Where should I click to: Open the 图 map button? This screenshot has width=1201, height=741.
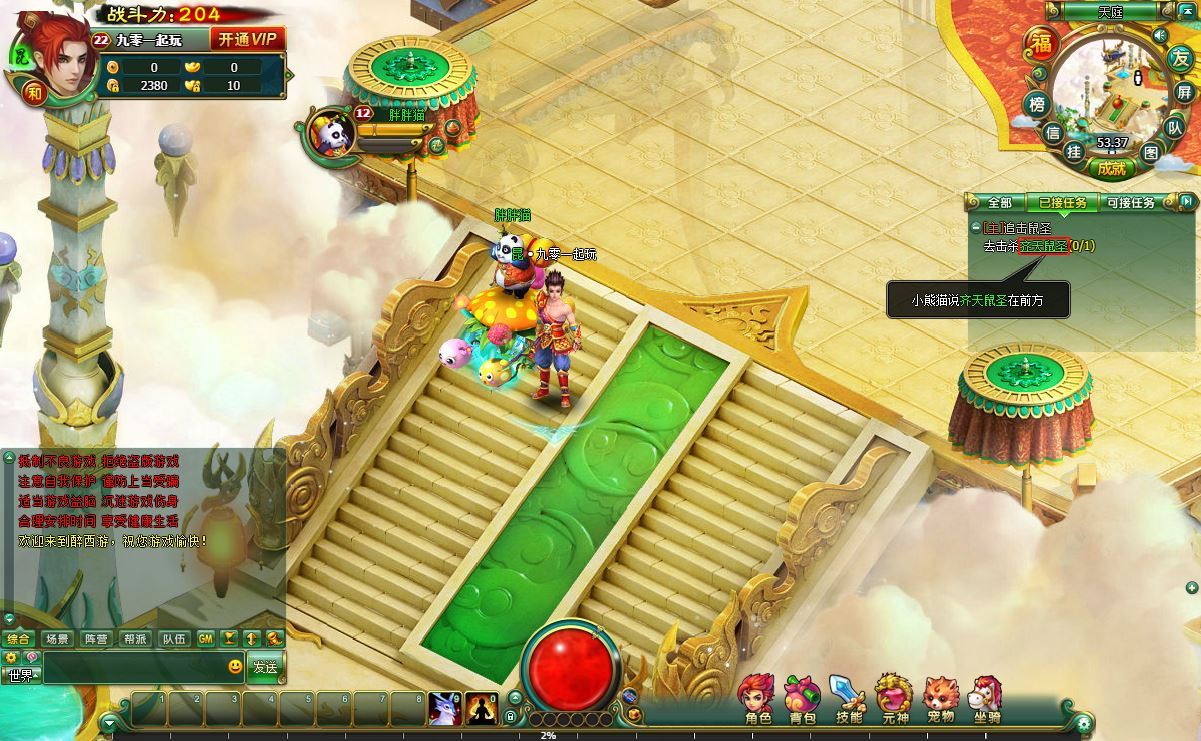pyautogui.click(x=1150, y=152)
